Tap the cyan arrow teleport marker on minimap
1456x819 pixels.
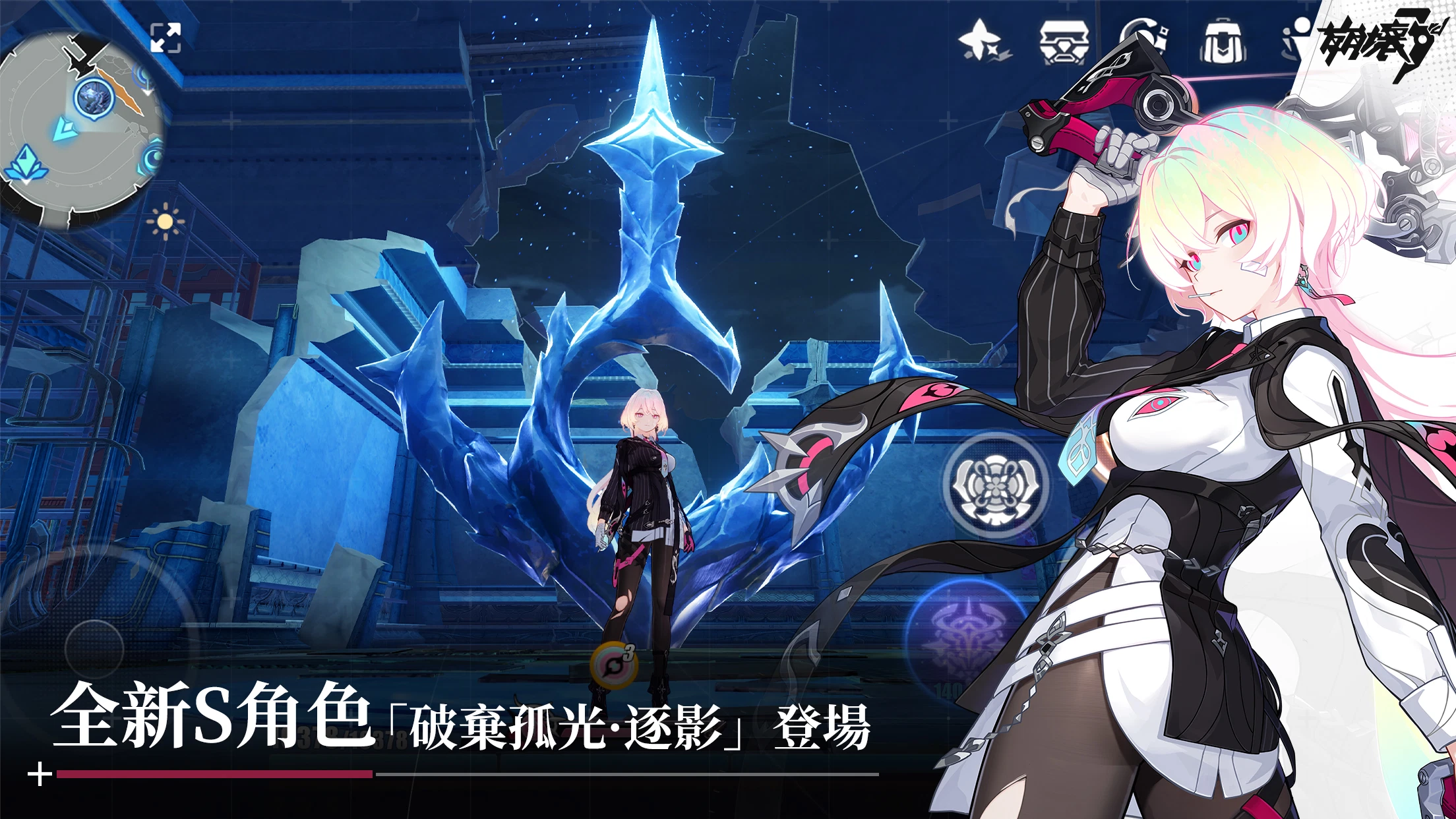pos(65,130)
